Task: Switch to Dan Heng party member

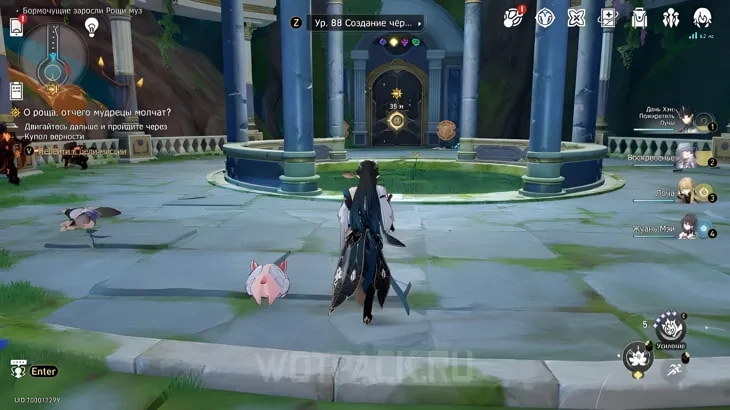Action: pyautogui.click(x=690, y=122)
